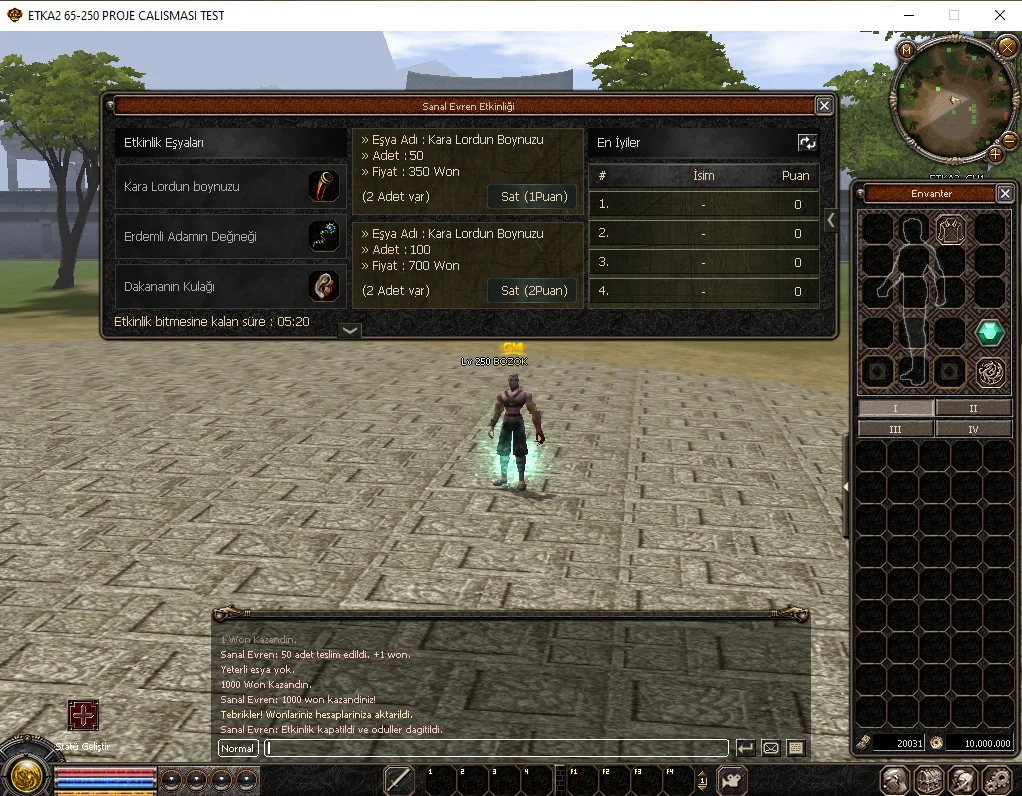Click the Sat (1Puan) sell button
Viewport: 1022px width, 796px height.
533,197
